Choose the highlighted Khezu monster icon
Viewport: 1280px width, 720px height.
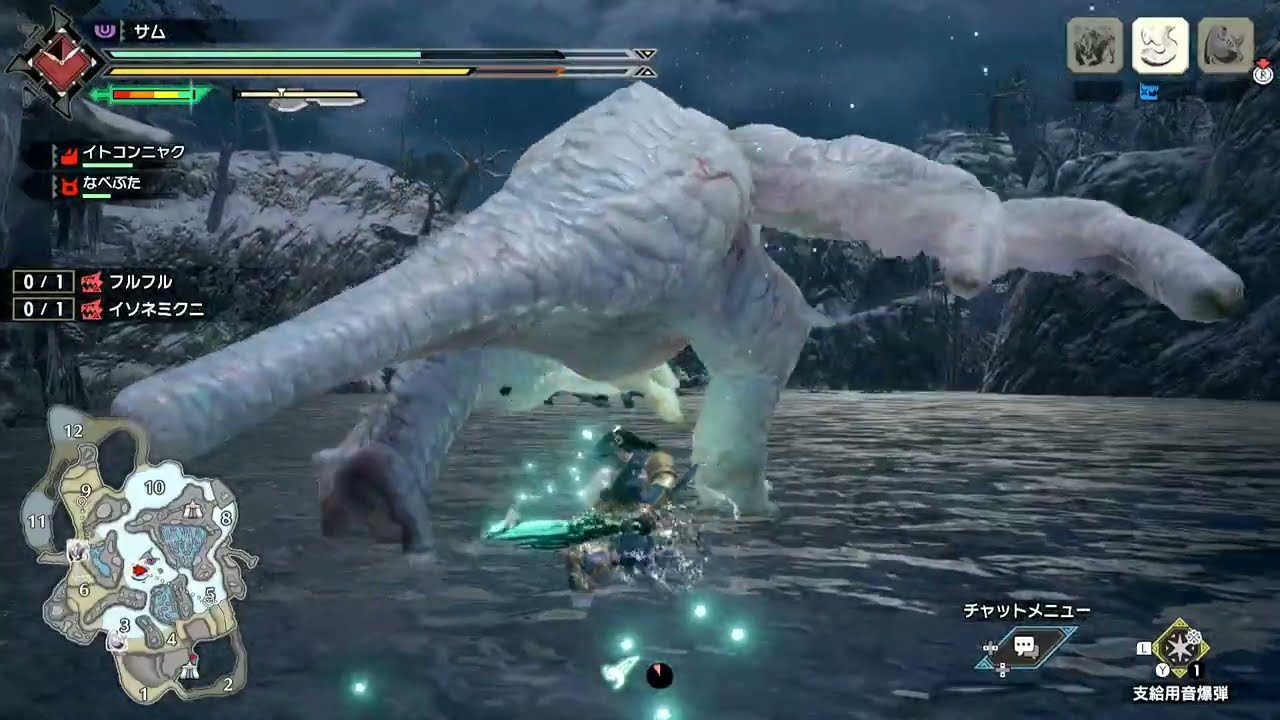point(1159,46)
